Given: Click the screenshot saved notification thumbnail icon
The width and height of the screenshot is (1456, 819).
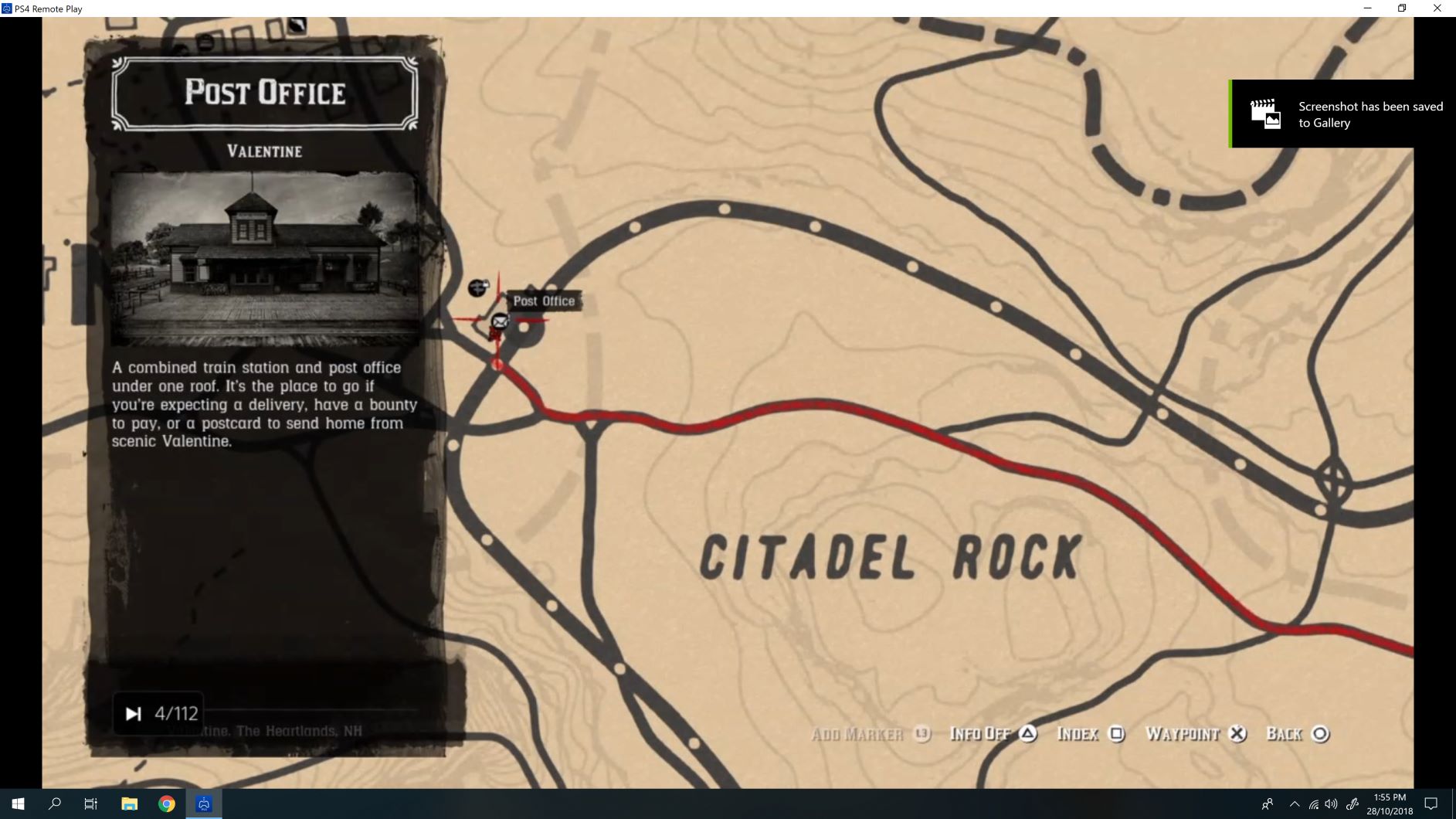Looking at the screenshot, I should point(1264,113).
